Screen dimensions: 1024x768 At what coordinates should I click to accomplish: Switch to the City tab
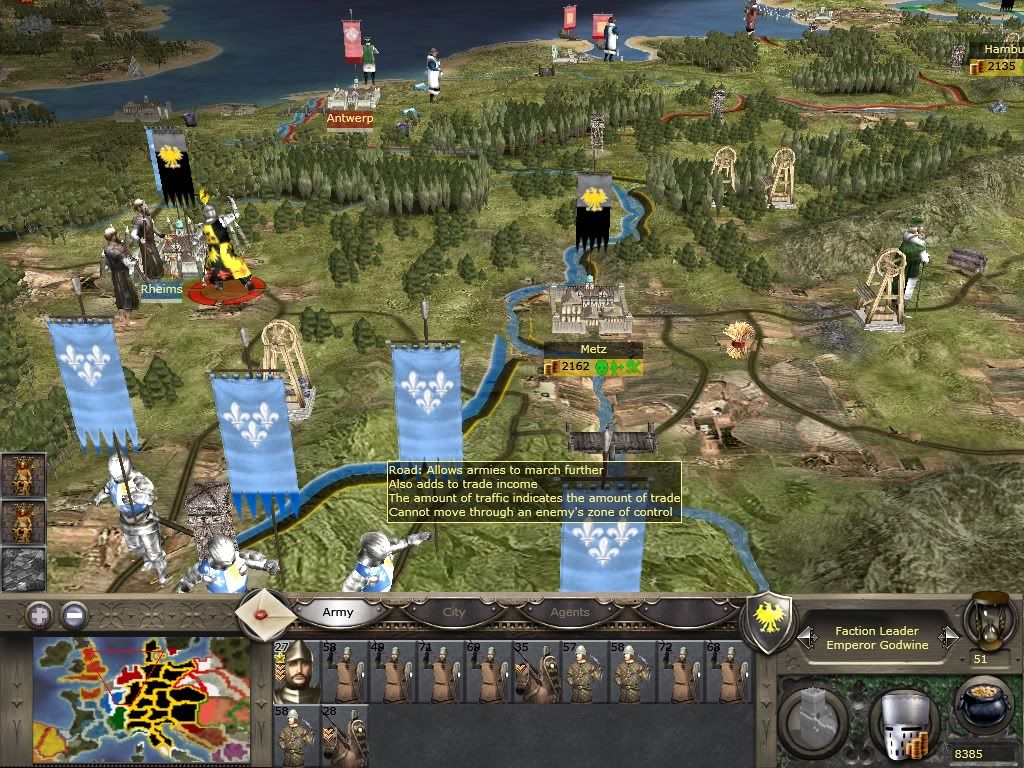pyautogui.click(x=453, y=612)
